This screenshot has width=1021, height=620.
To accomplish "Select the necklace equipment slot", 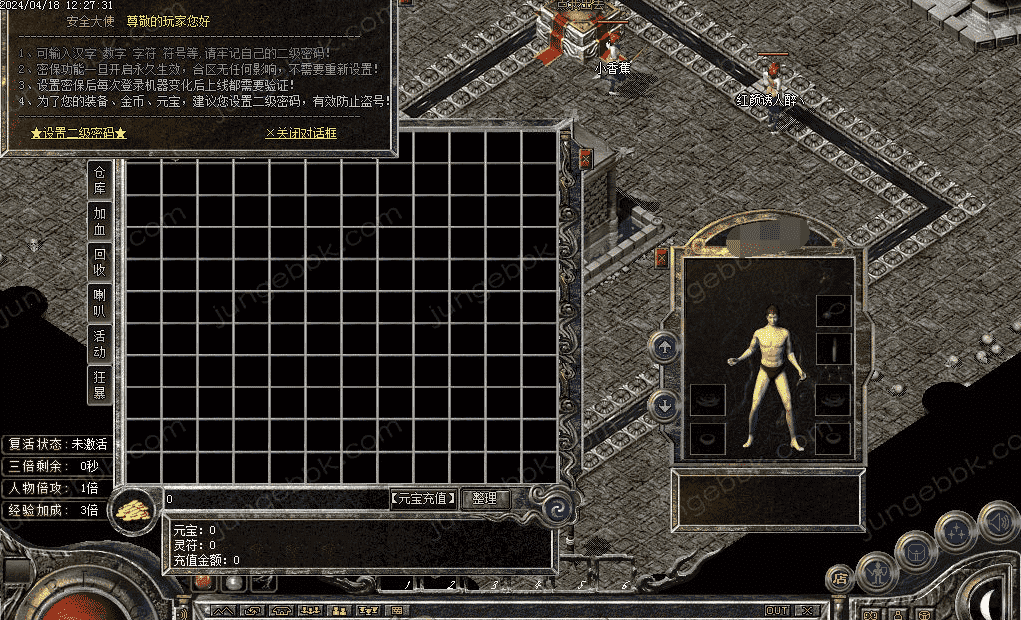I will [833, 310].
